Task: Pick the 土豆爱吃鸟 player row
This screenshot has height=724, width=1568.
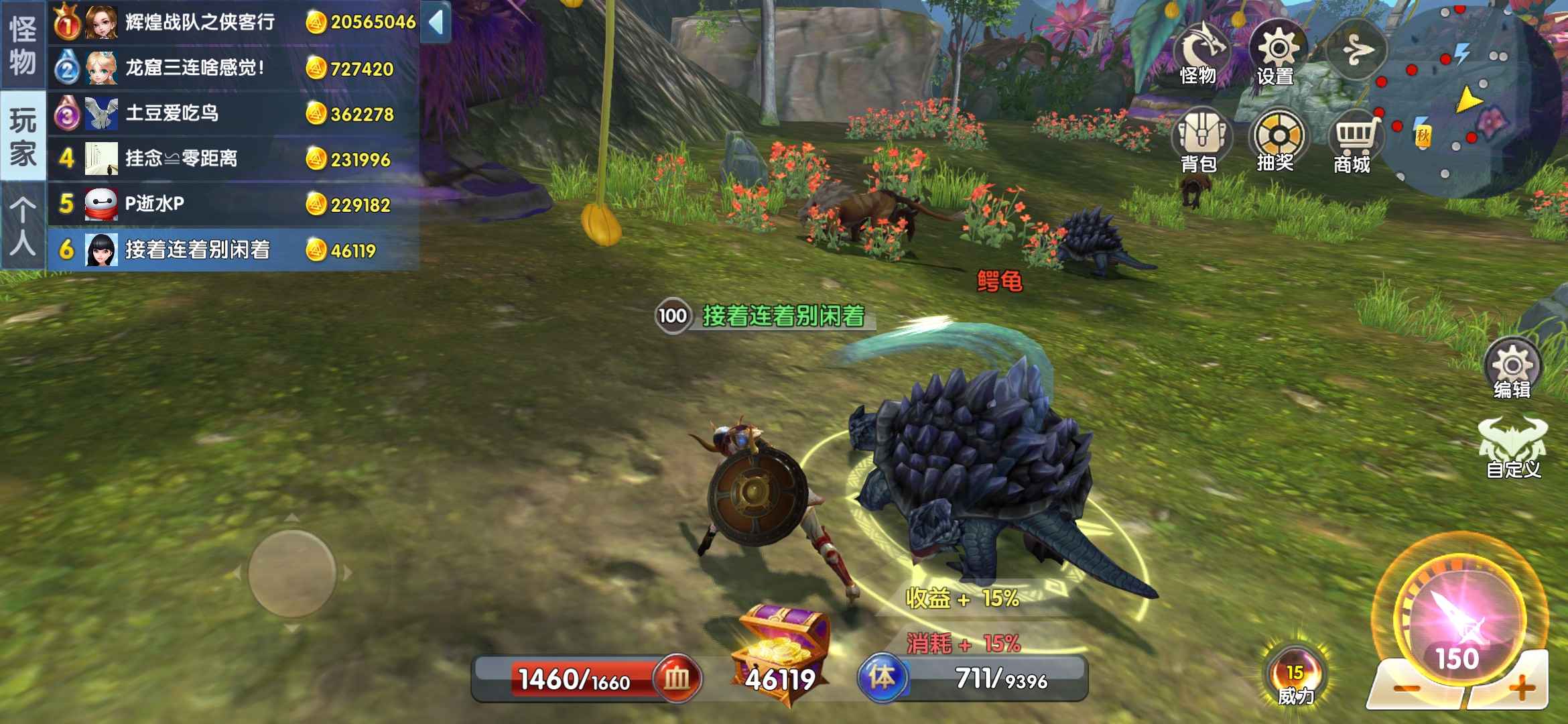Action: coord(233,113)
